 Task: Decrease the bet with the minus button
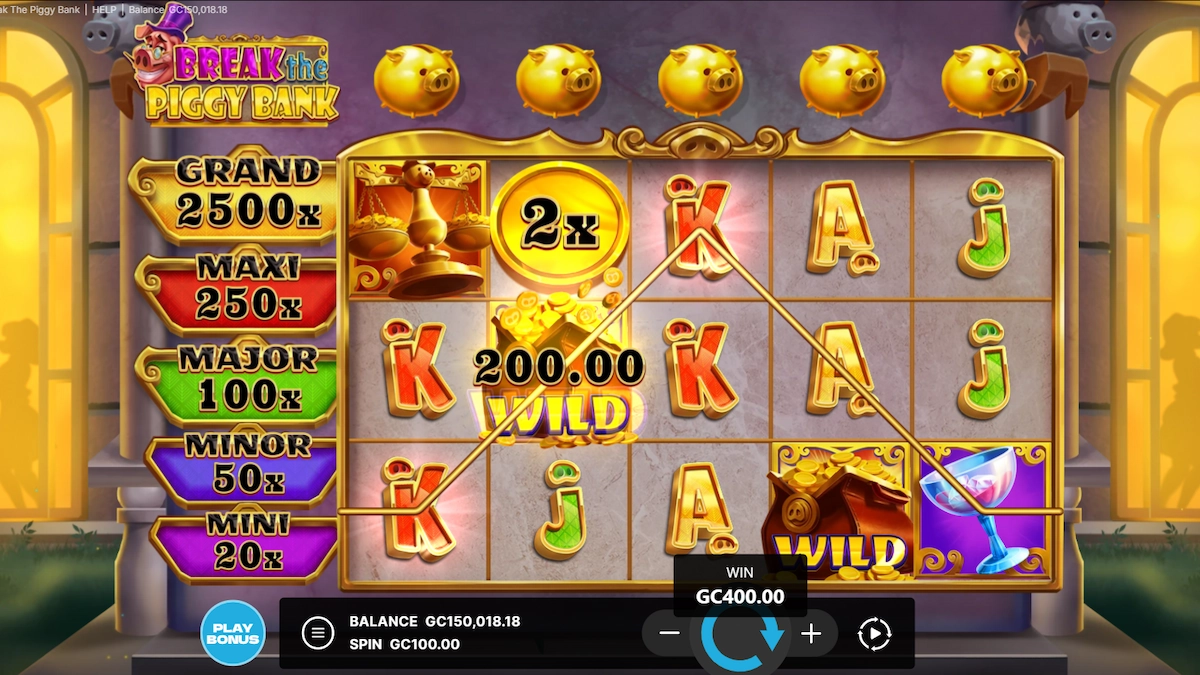pyautogui.click(x=670, y=633)
